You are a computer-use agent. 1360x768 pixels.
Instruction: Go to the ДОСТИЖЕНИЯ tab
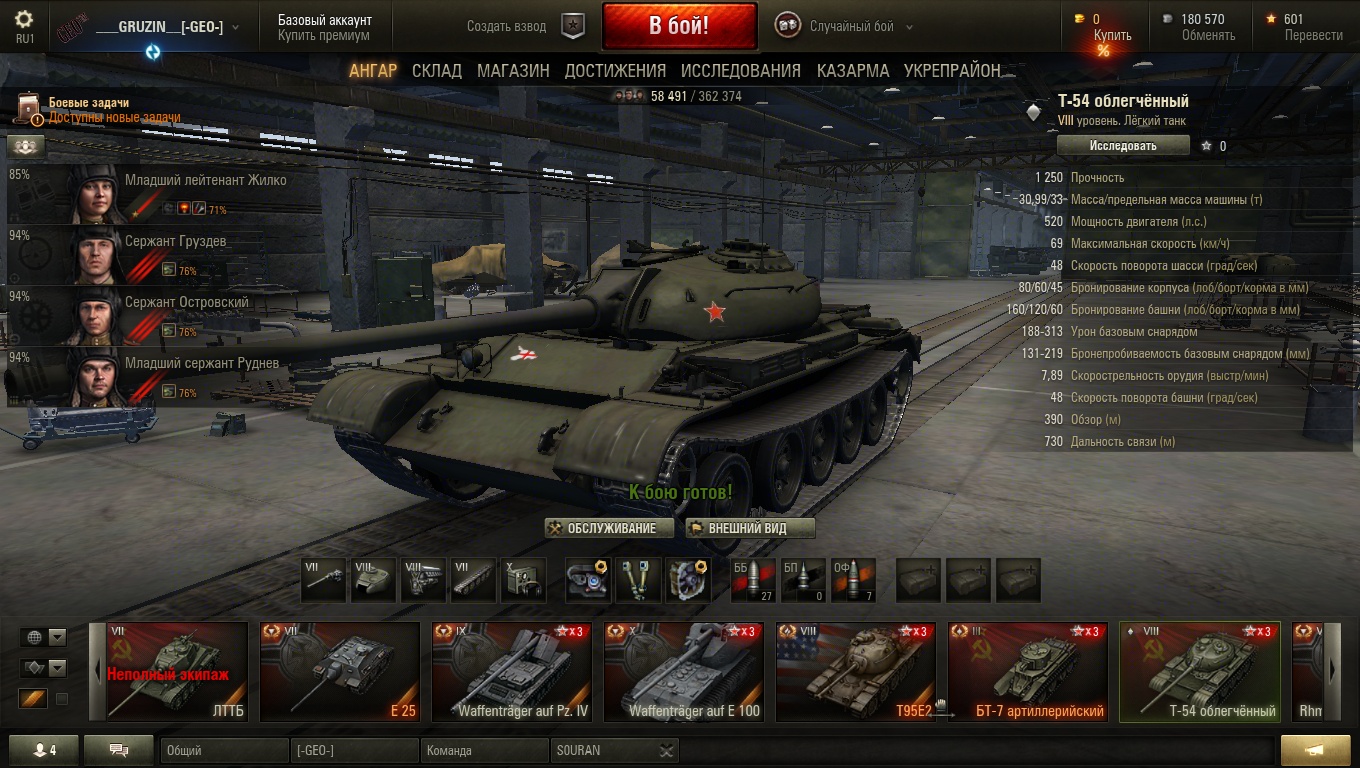click(x=615, y=71)
